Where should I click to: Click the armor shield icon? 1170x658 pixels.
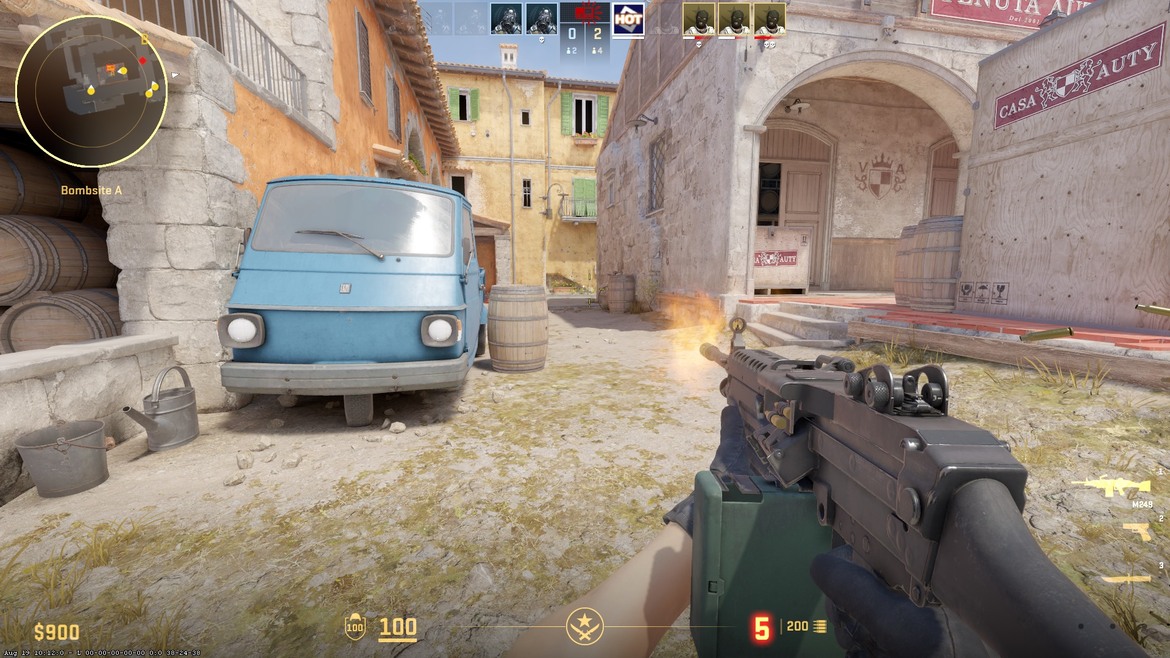coord(355,626)
